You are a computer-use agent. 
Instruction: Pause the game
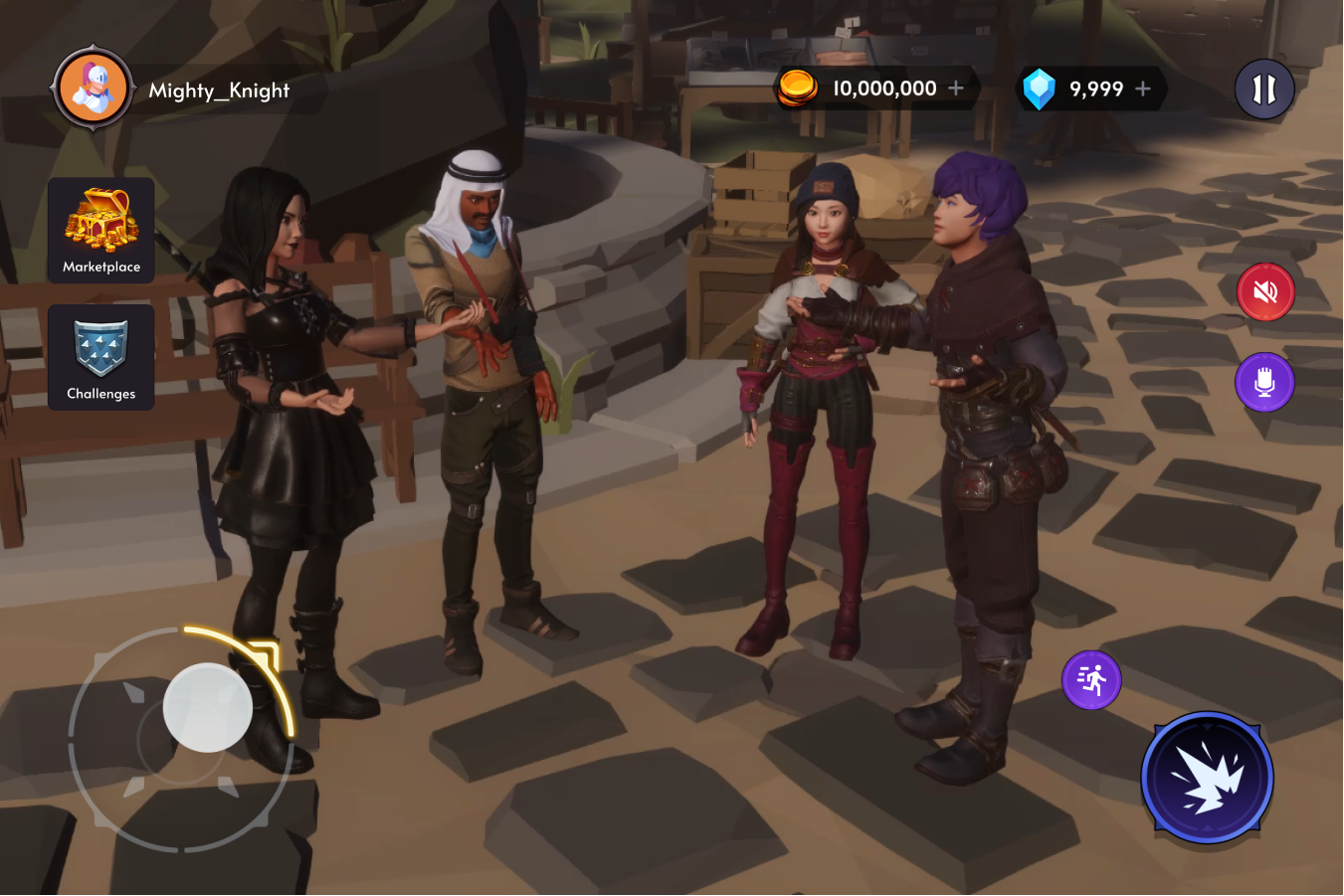tap(1263, 89)
